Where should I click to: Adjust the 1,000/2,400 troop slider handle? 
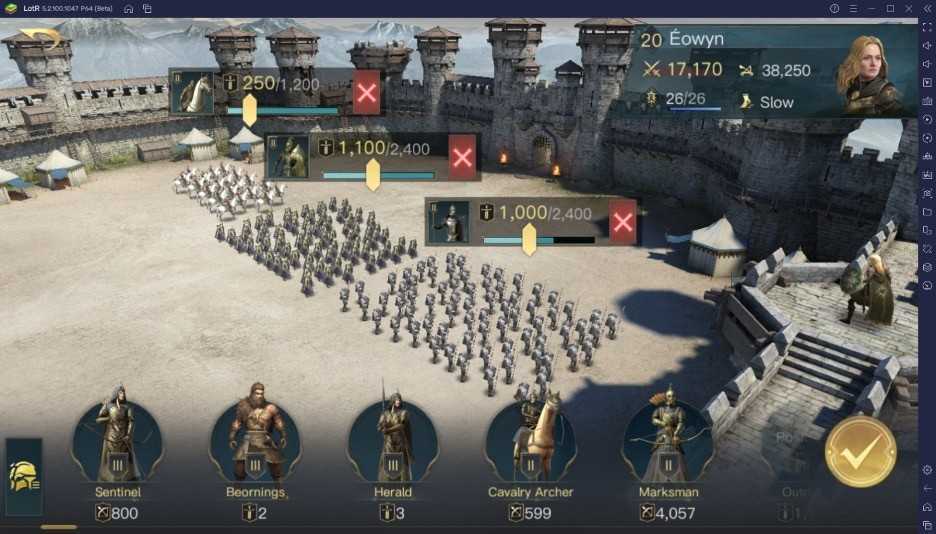[529, 239]
